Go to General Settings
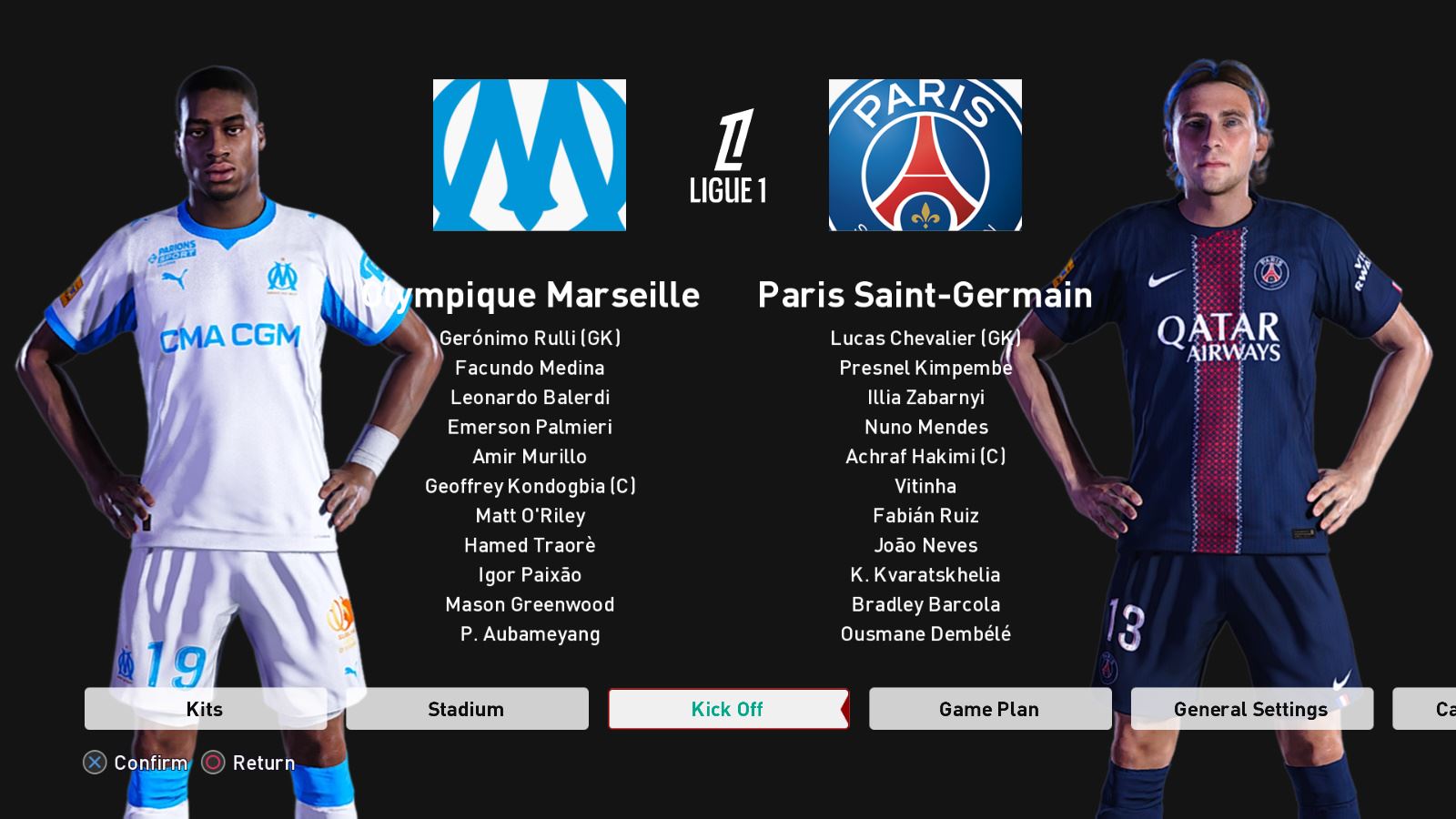This screenshot has width=1456, height=819. 1250,709
